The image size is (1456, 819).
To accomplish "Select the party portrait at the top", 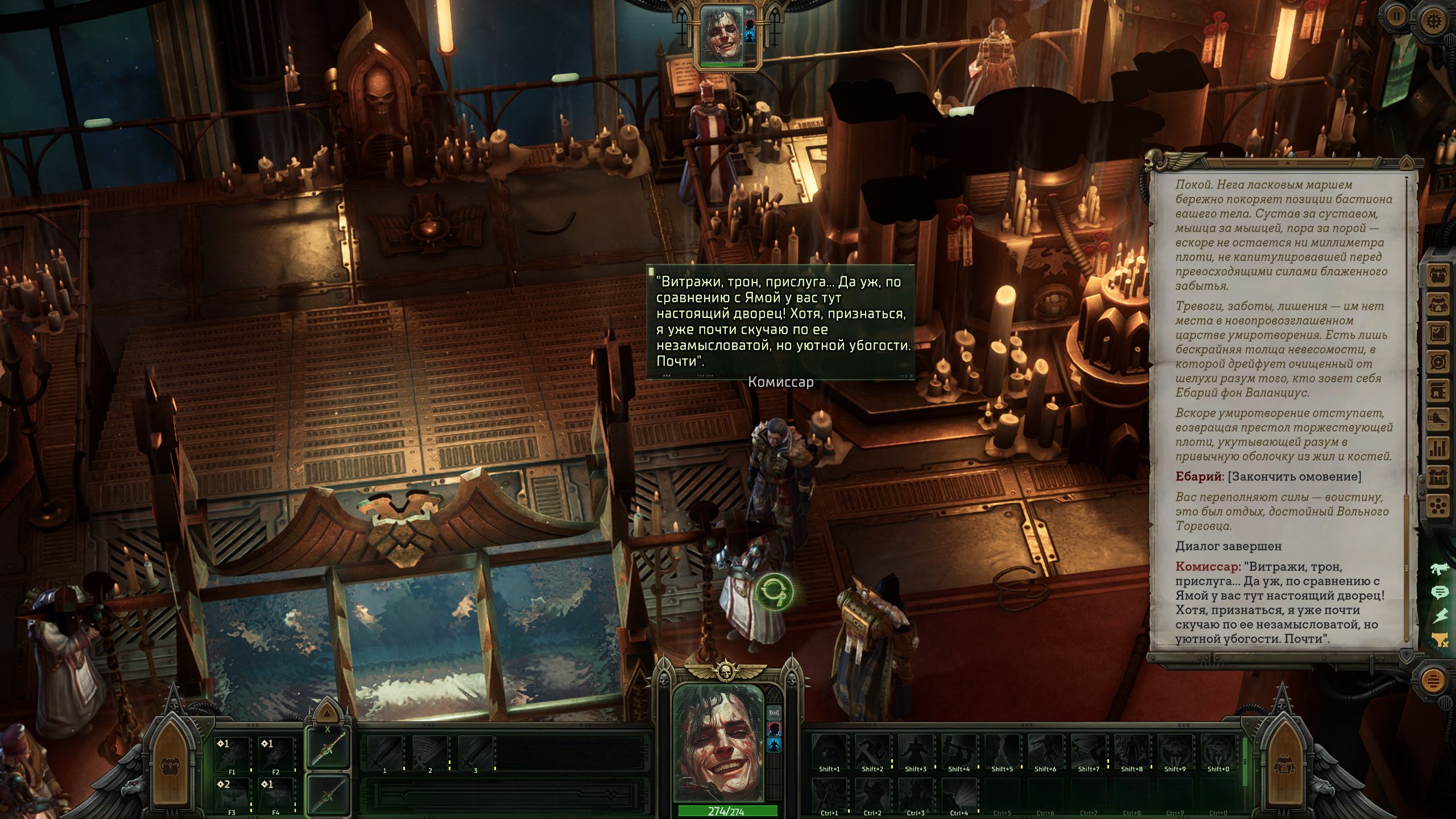I will pos(722,34).
